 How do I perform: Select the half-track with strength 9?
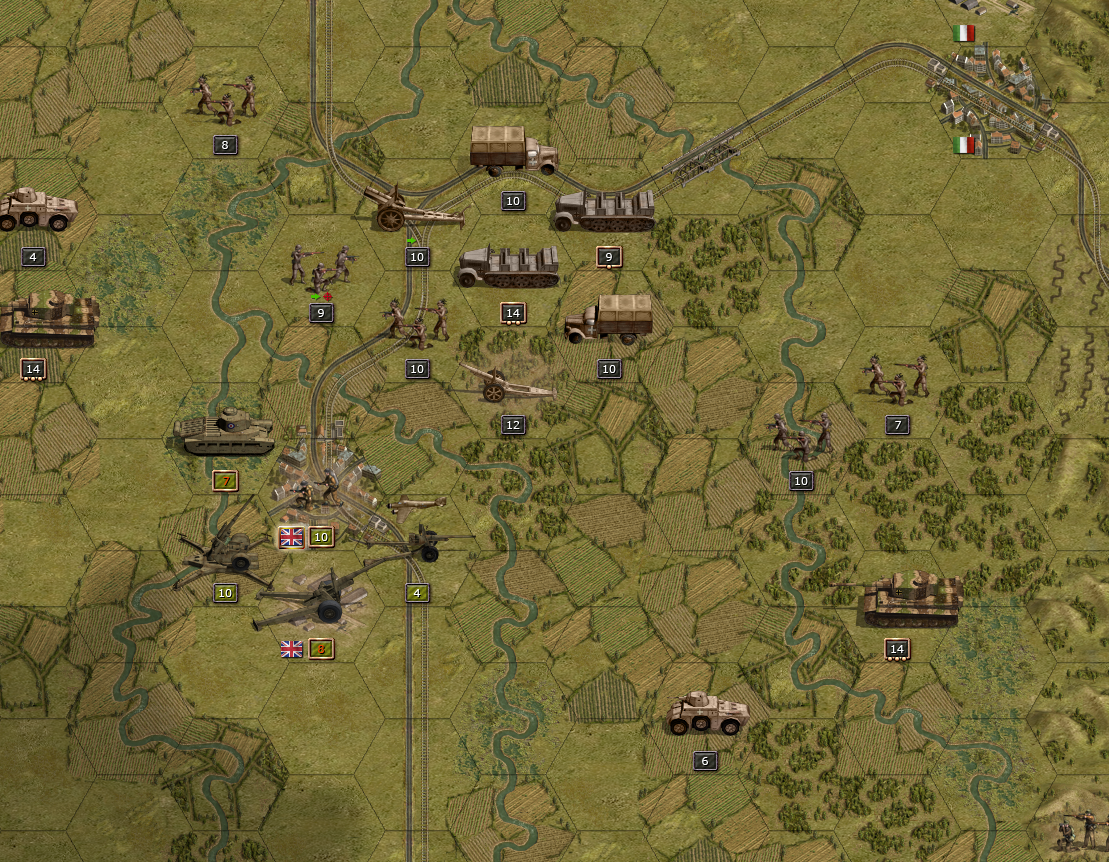(x=605, y=211)
